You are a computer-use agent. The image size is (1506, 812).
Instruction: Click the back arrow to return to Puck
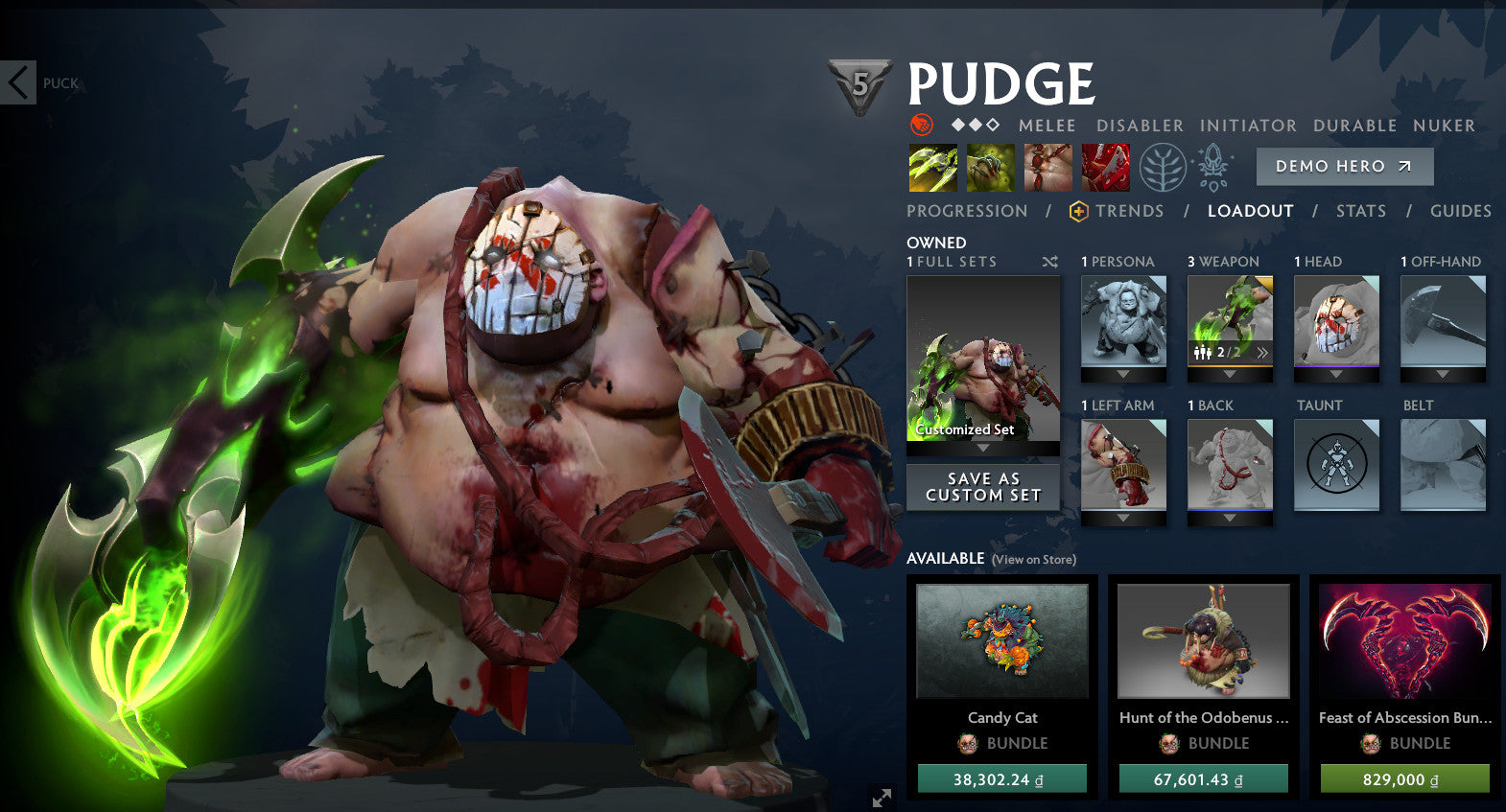[17, 81]
